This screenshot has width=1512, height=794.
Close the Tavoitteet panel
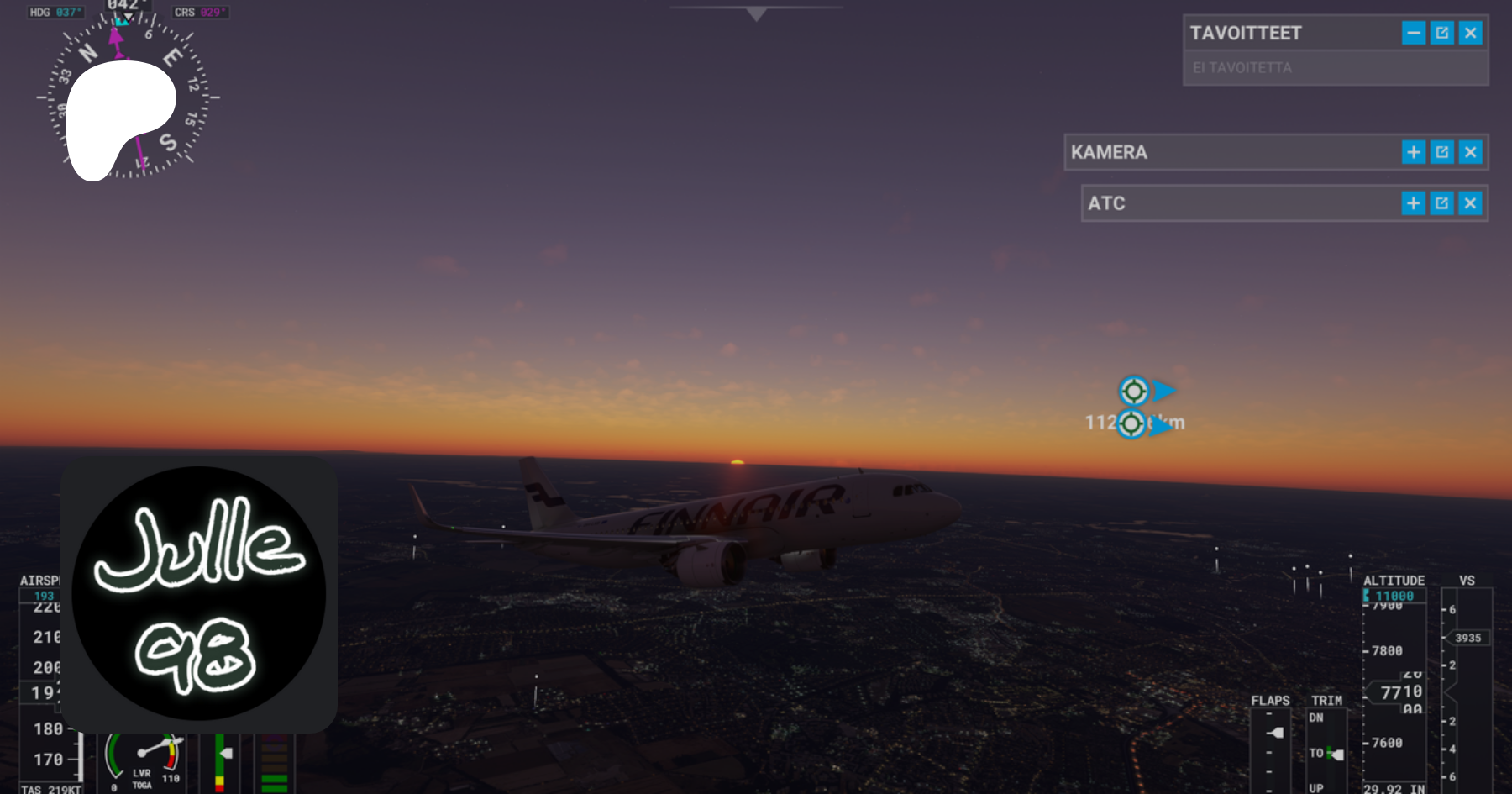1470,34
